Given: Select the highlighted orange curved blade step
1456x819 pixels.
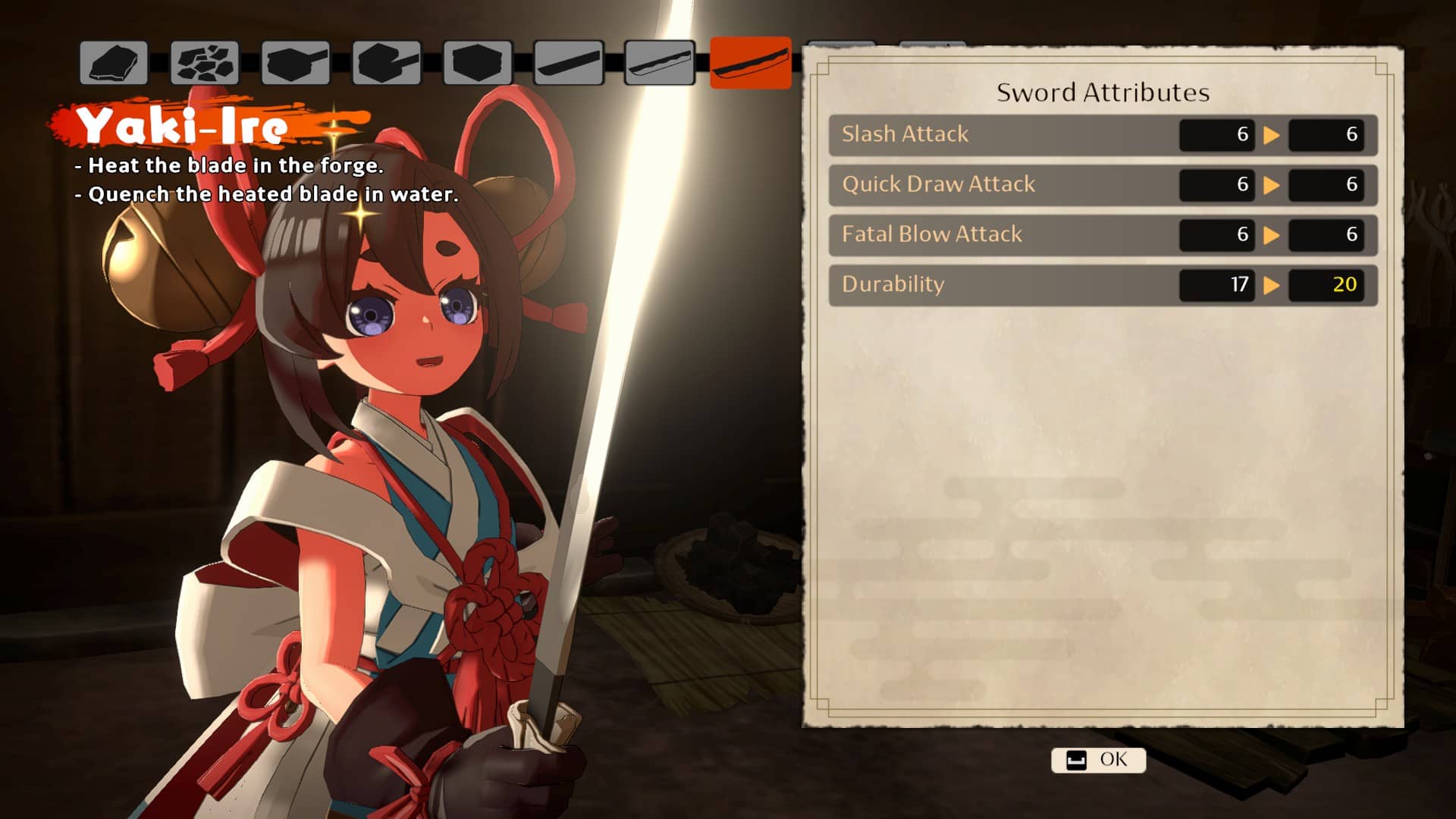Looking at the screenshot, I should click(750, 63).
